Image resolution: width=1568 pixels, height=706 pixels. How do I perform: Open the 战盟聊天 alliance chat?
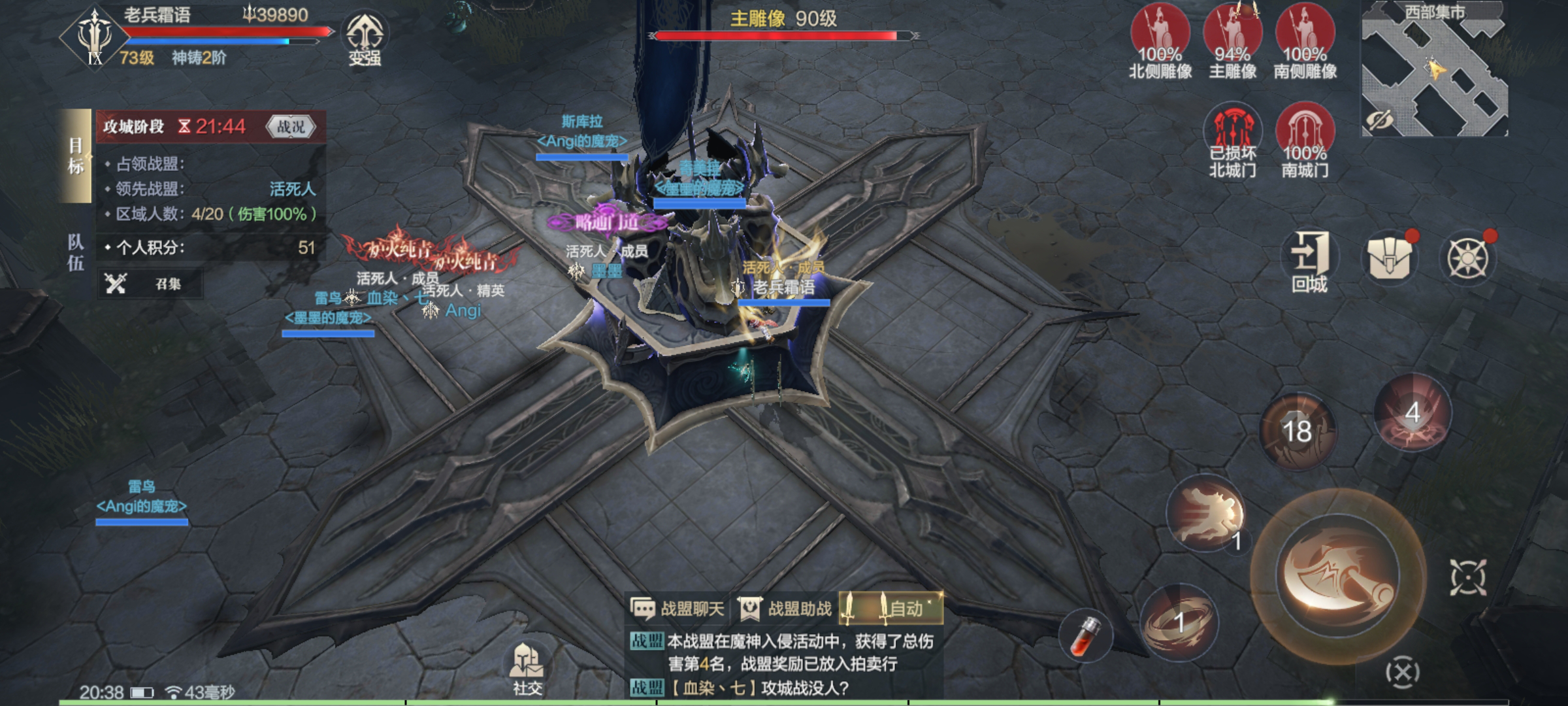[678, 609]
